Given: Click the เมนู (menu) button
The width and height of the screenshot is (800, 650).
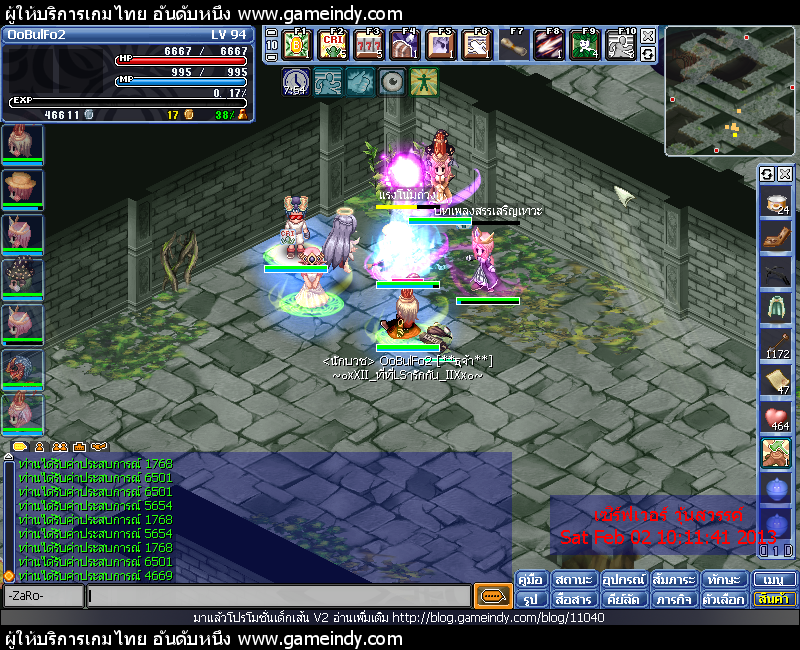Looking at the screenshot, I should click(773, 579).
